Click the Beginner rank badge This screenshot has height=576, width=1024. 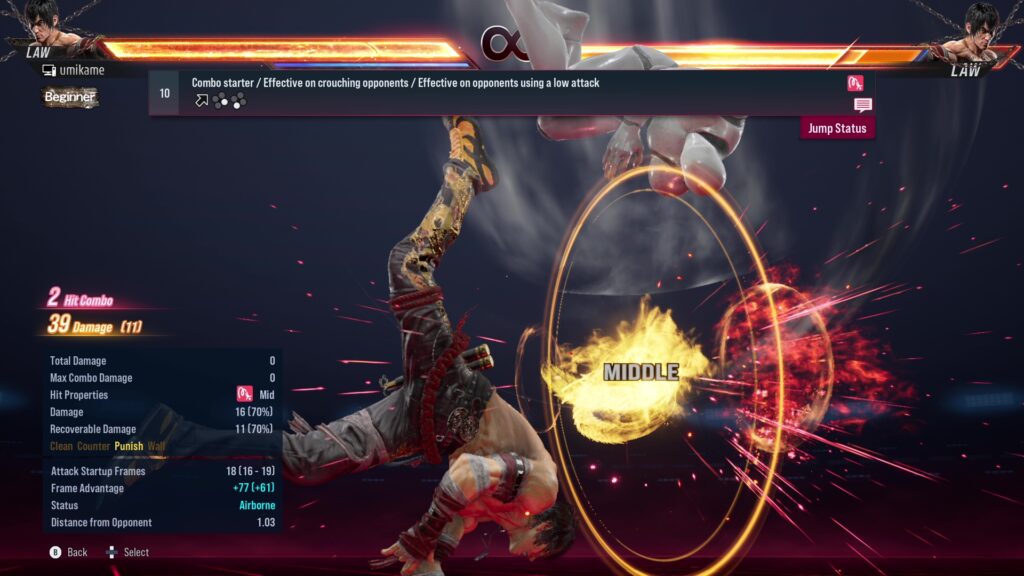[69, 97]
